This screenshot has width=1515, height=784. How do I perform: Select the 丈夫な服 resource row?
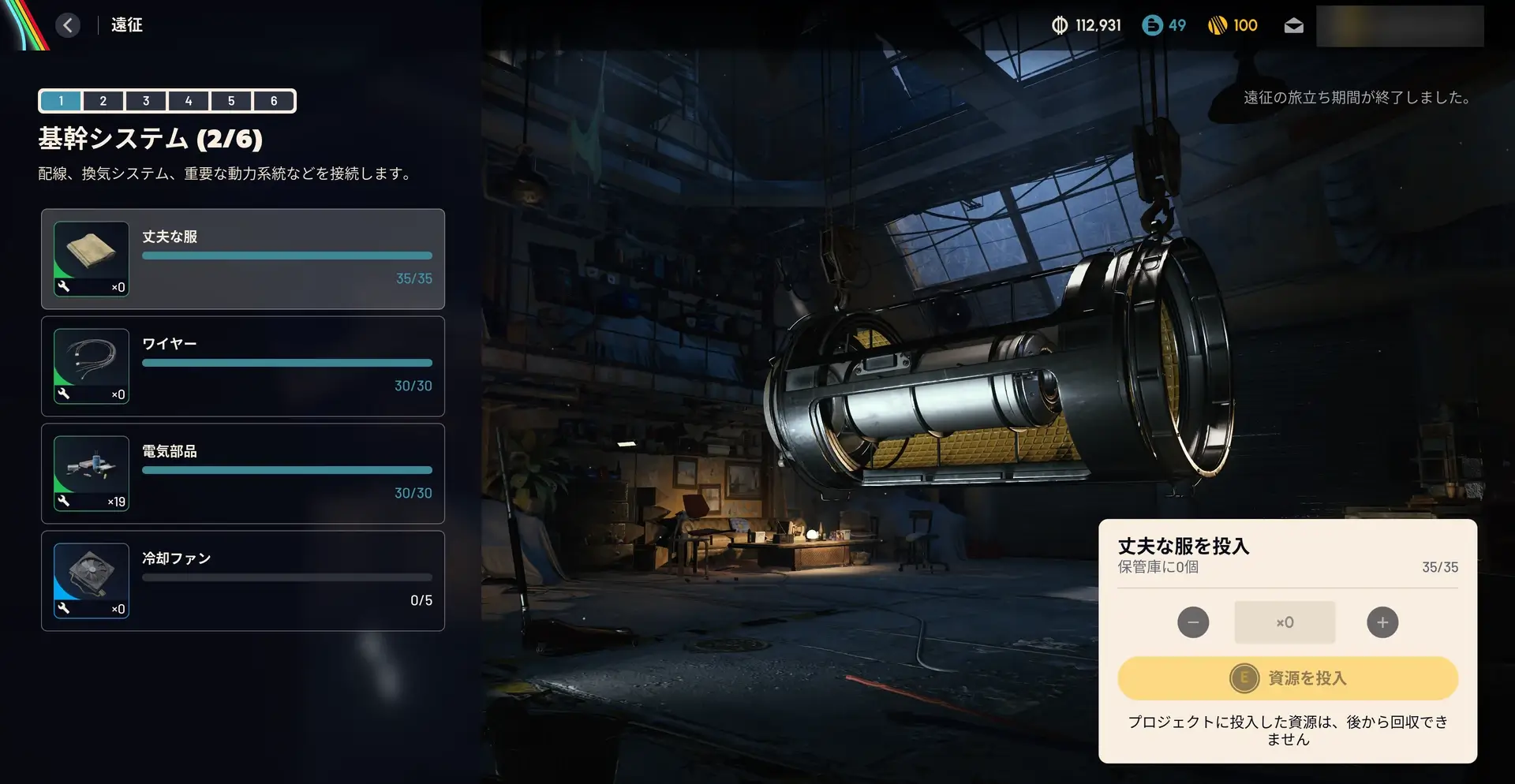click(x=243, y=259)
